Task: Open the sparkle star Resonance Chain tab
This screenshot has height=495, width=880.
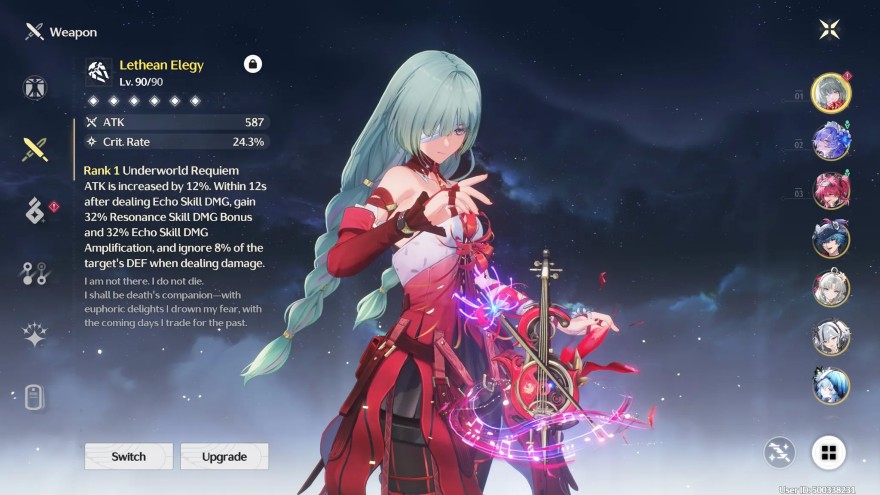Action: click(x=36, y=335)
